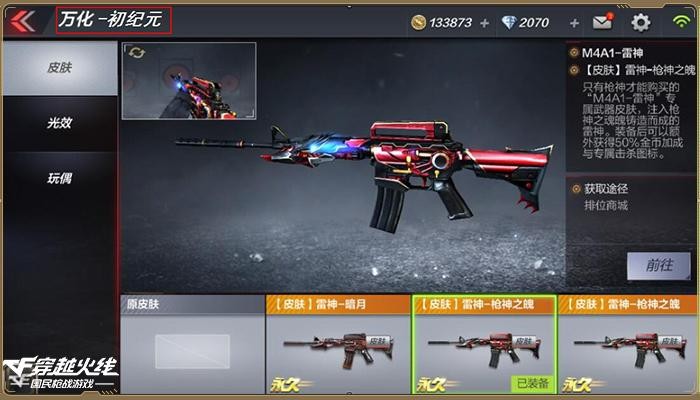The image size is (700, 400).
Task: Select the 原皮肤 original skin card
Action: [191, 344]
